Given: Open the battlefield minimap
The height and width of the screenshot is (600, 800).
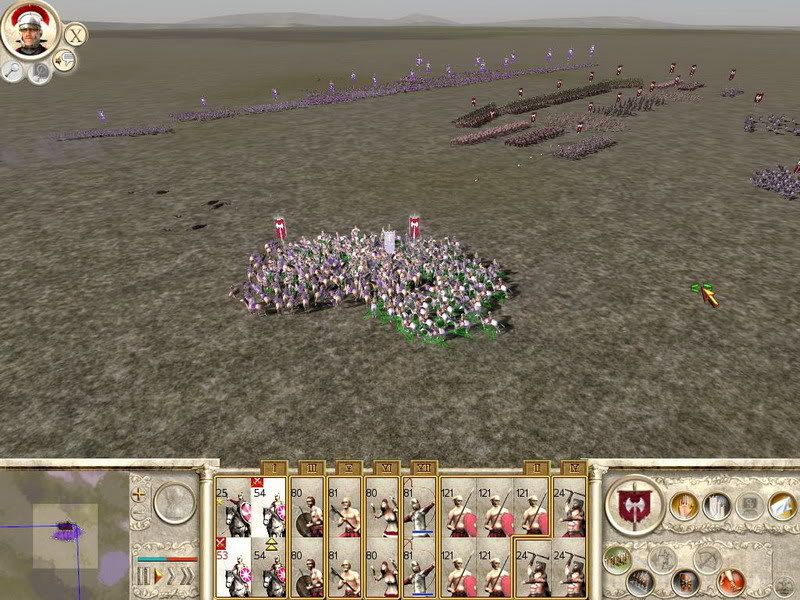Looking at the screenshot, I should pyautogui.click(x=63, y=528).
